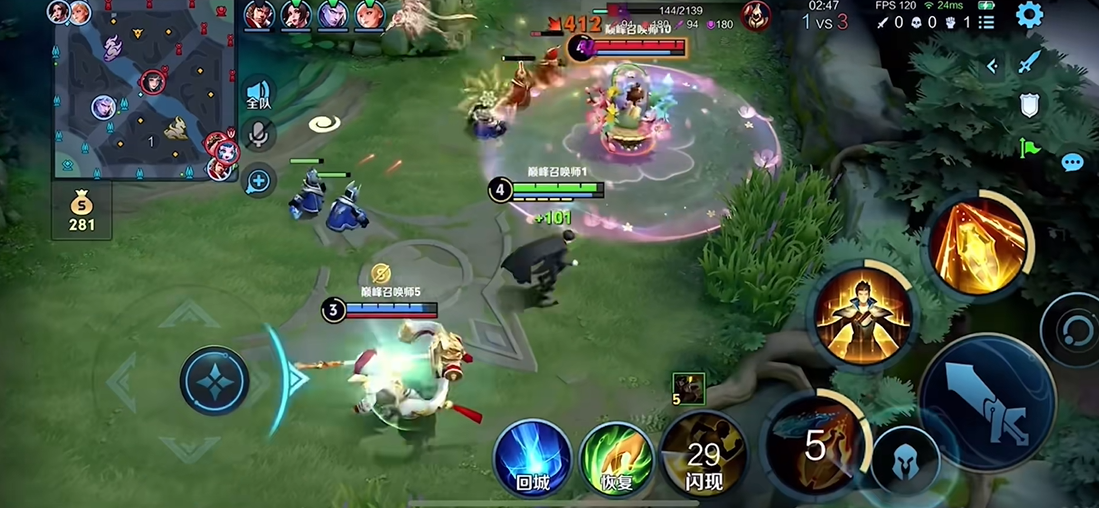The height and width of the screenshot is (508, 1099).
Task: Send the green flag gather signal
Action: click(x=1029, y=148)
